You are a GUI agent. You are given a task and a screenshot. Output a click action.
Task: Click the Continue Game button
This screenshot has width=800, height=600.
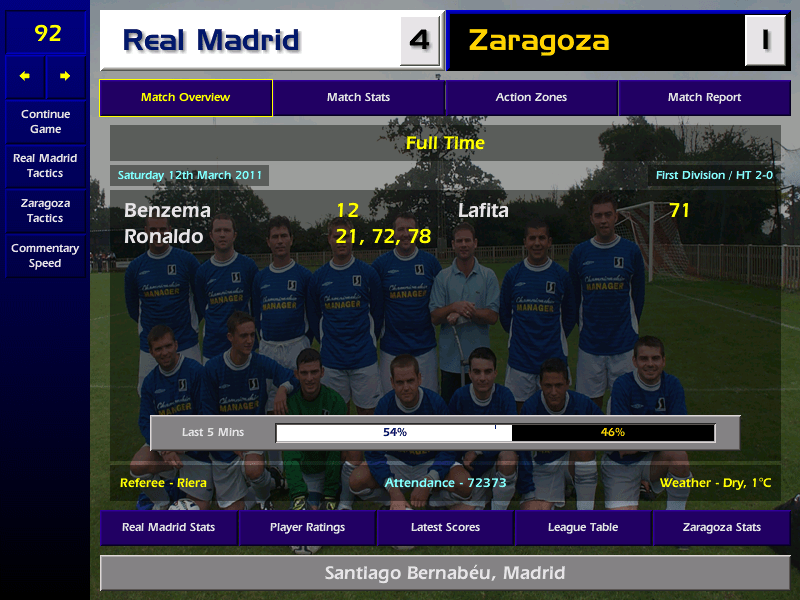tap(45, 121)
